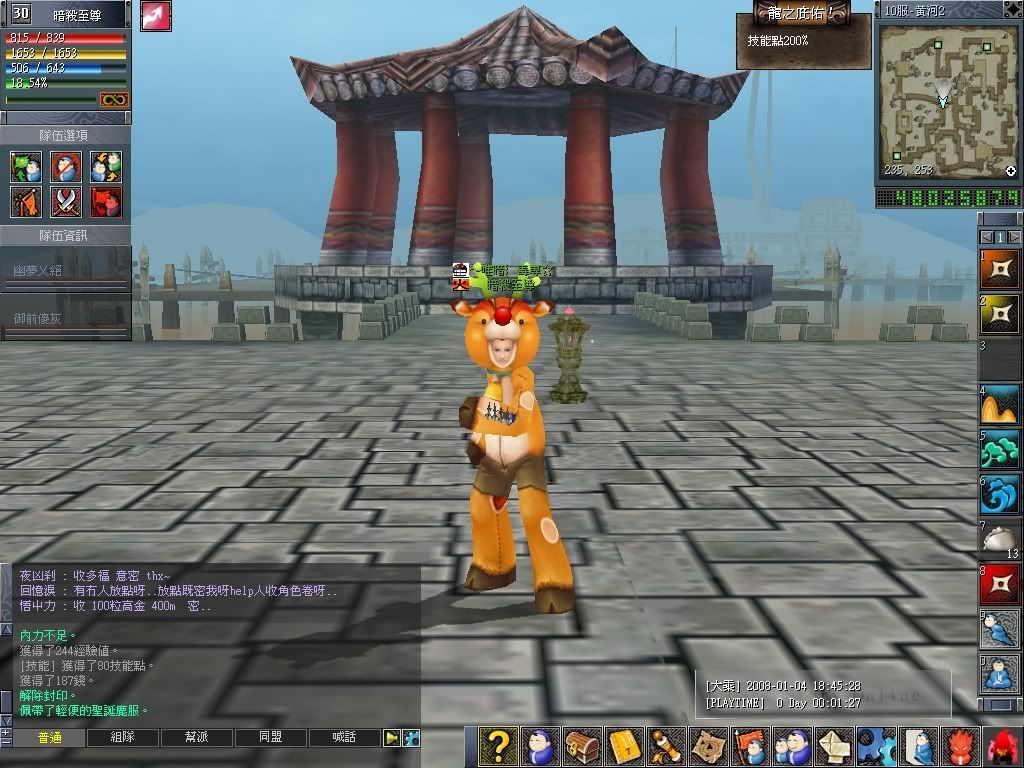
Task: Switch to the 組隊 party chat tab
Action: 124,738
